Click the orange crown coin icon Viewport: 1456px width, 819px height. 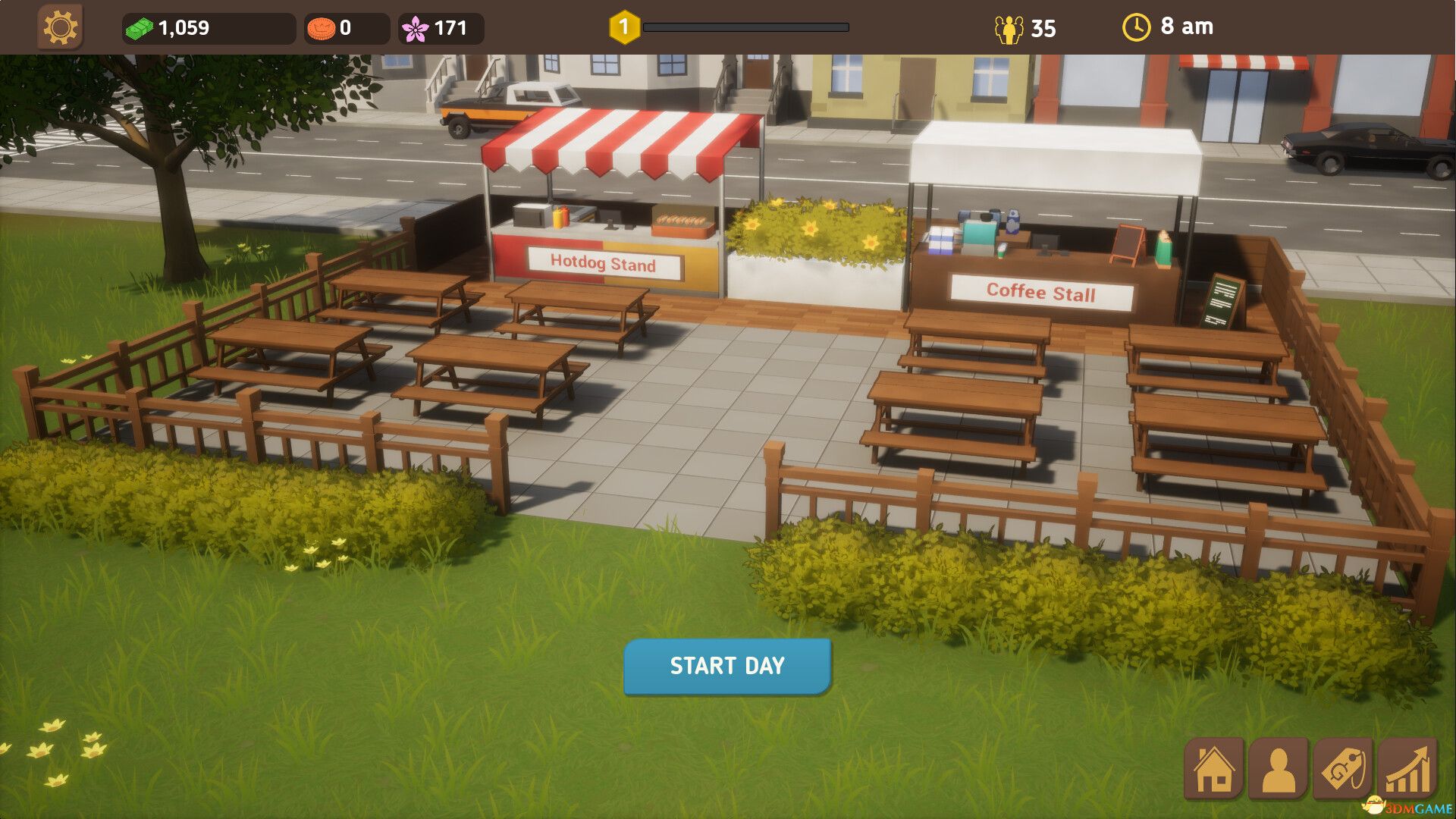click(x=322, y=29)
